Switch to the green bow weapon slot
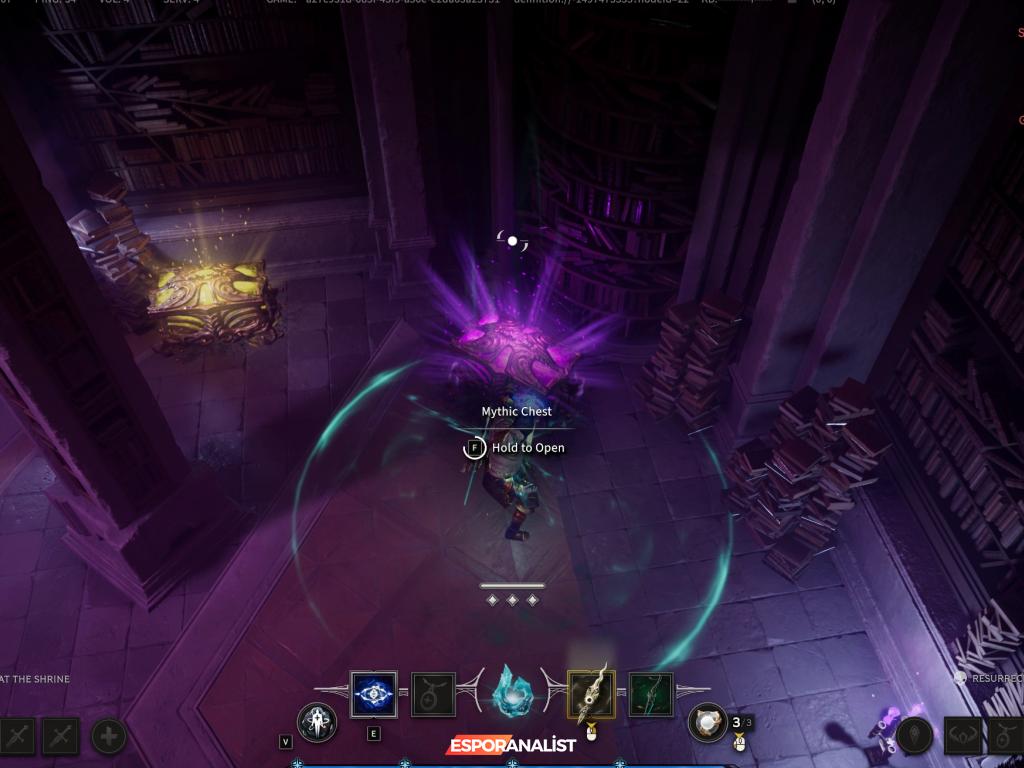Screen dimensions: 1024x768 pyautogui.click(x=651, y=694)
